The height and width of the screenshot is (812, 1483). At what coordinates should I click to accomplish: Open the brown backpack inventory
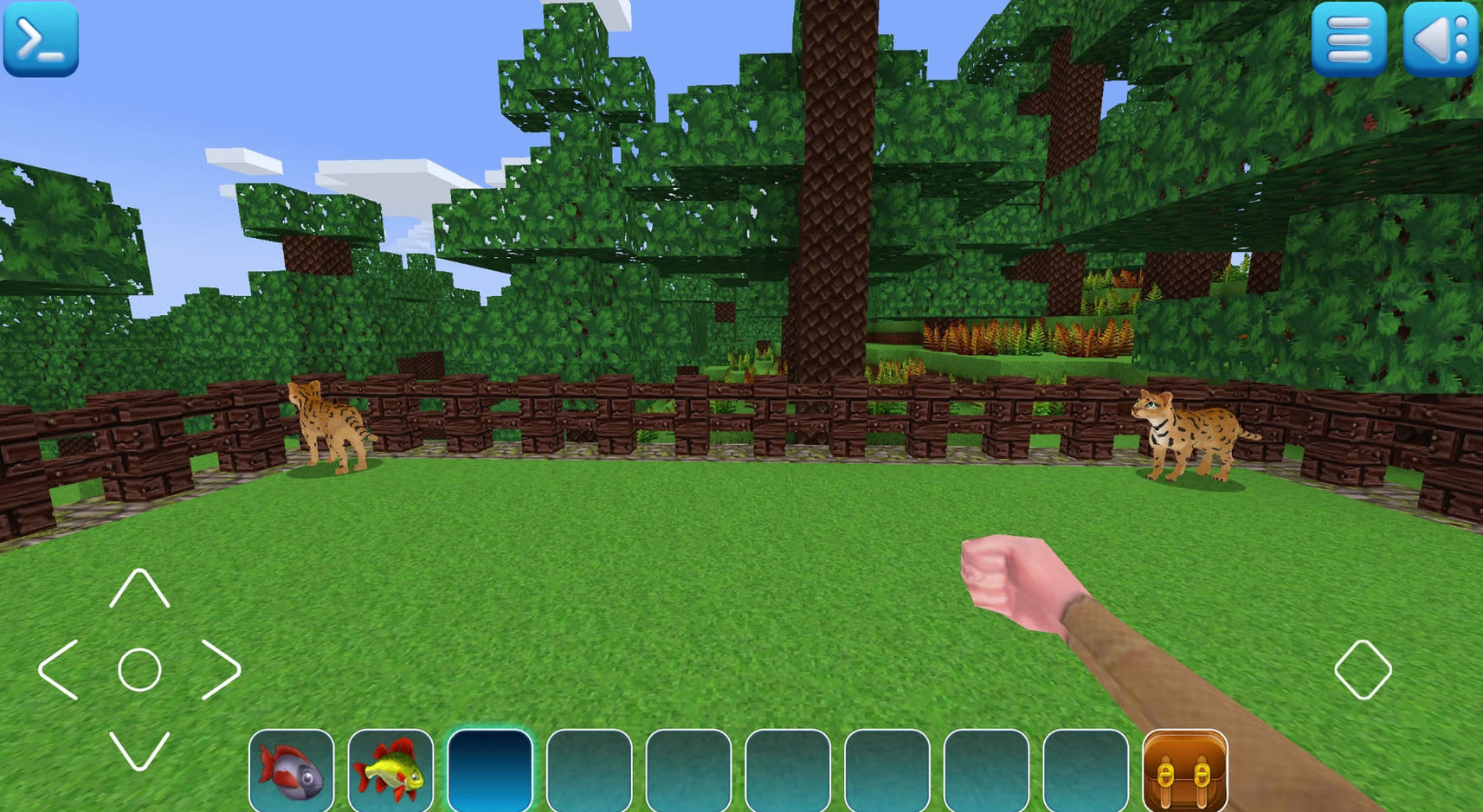(1184, 770)
